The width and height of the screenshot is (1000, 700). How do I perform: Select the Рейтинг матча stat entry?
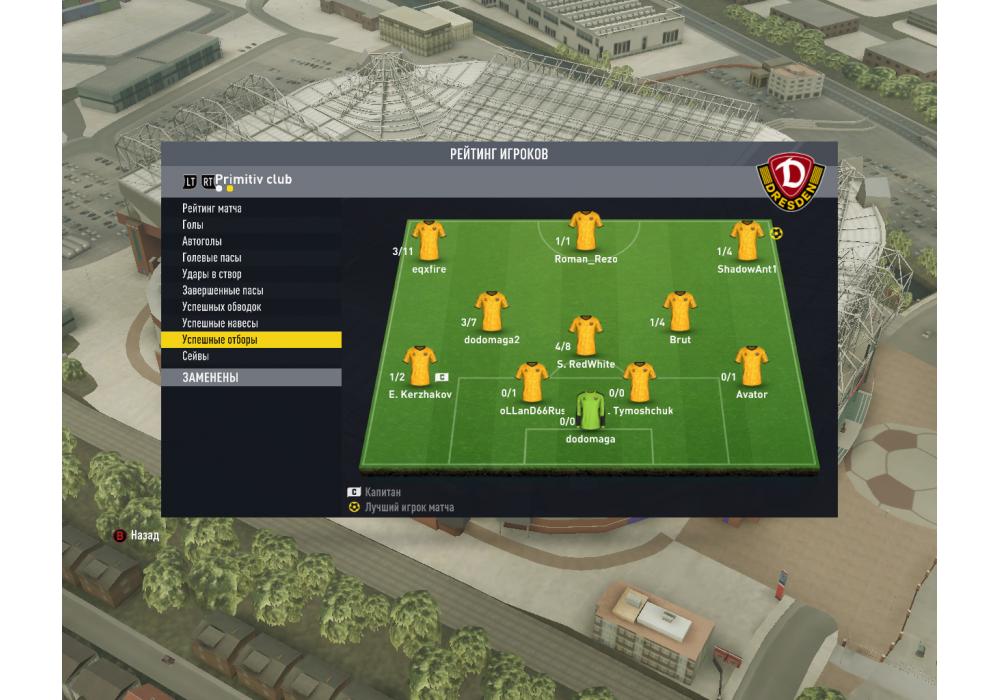(212, 209)
